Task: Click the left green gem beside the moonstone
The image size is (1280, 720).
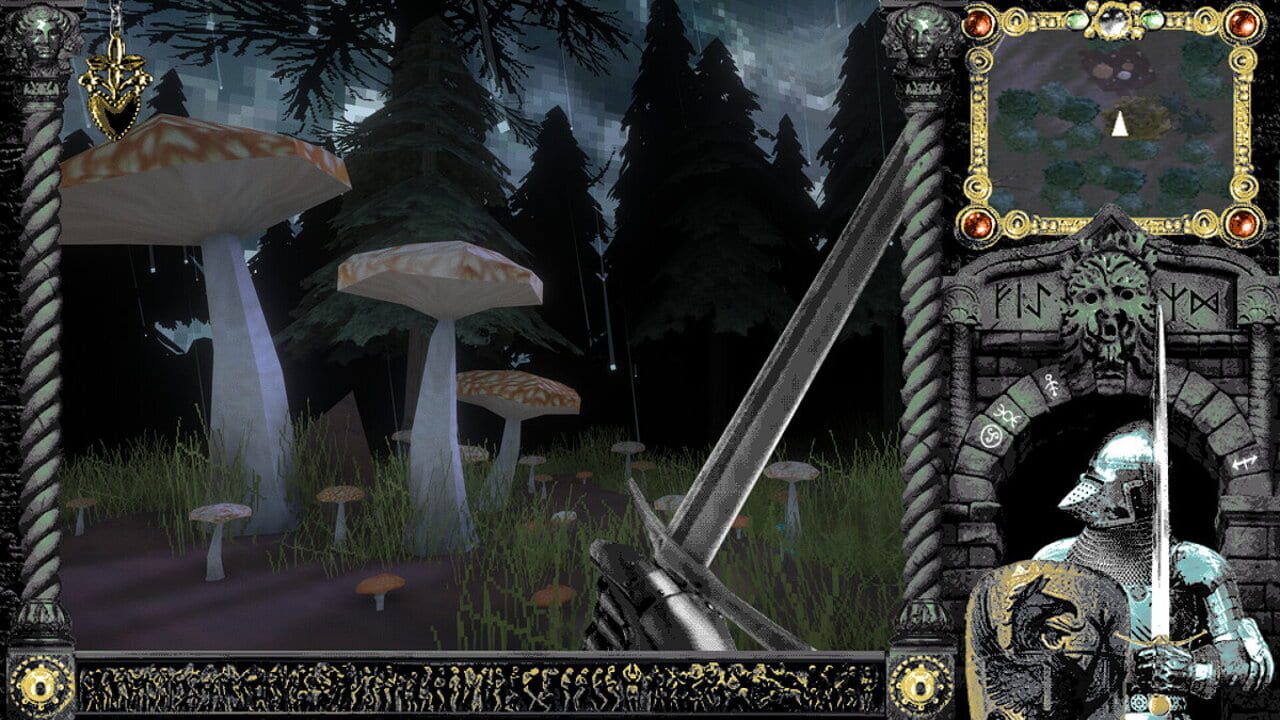Action: coord(1080,21)
